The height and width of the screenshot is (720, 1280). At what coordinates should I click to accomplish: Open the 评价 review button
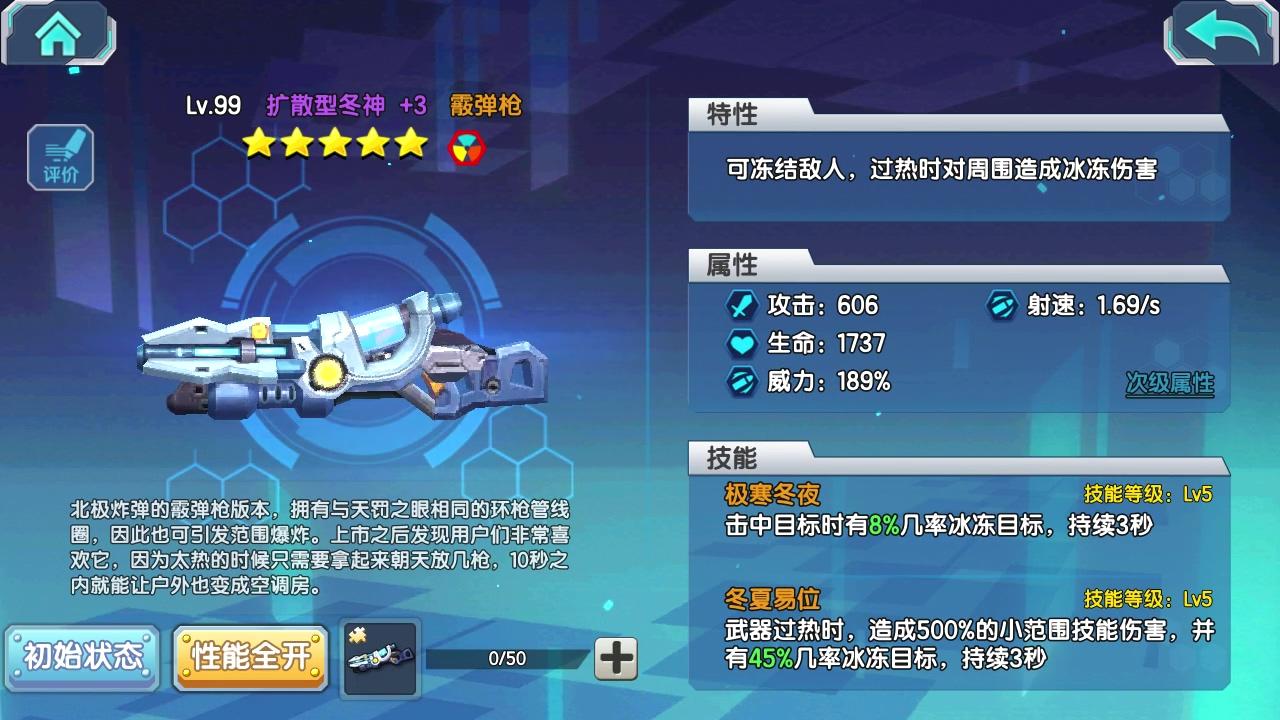click(61, 158)
